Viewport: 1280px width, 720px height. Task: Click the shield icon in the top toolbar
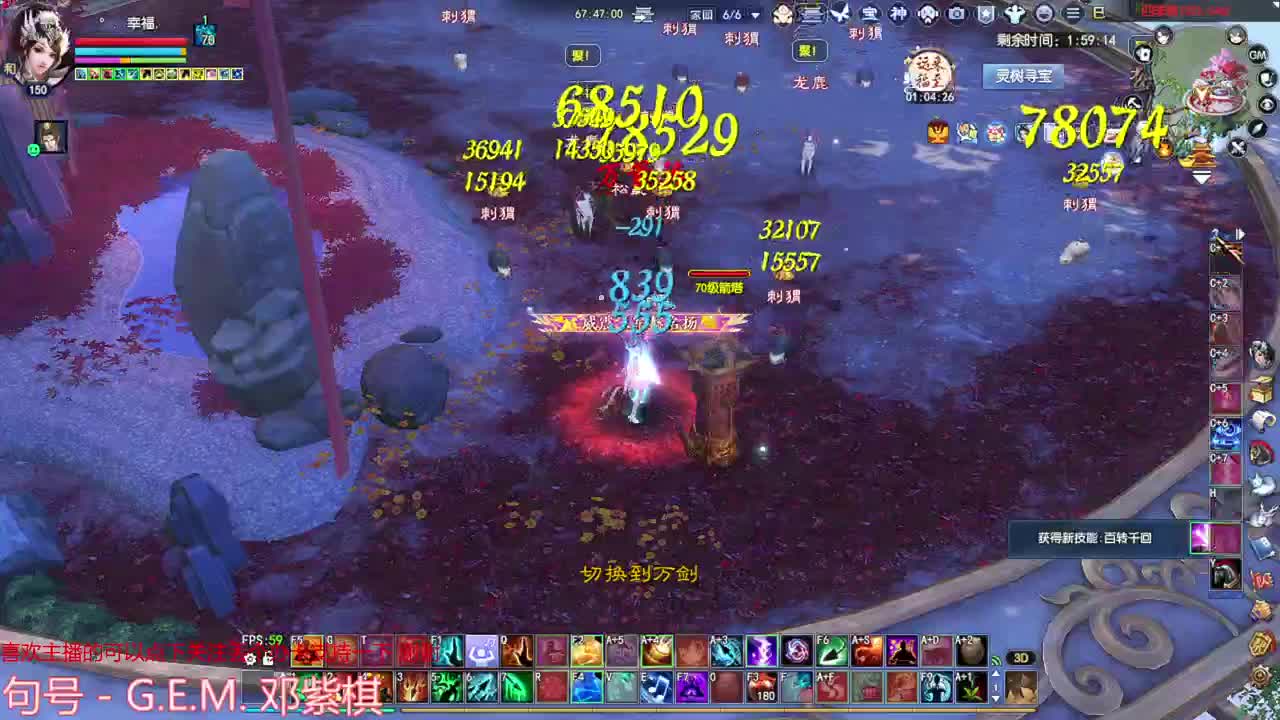(985, 13)
